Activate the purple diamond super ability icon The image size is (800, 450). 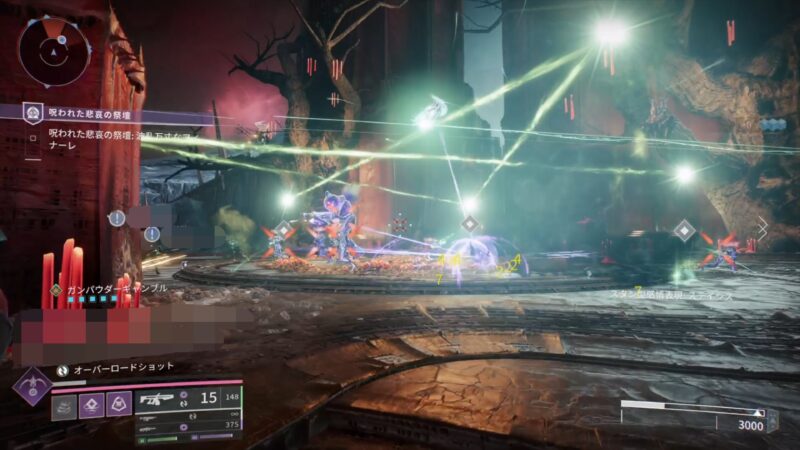pyautogui.click(x=30, y=383)
